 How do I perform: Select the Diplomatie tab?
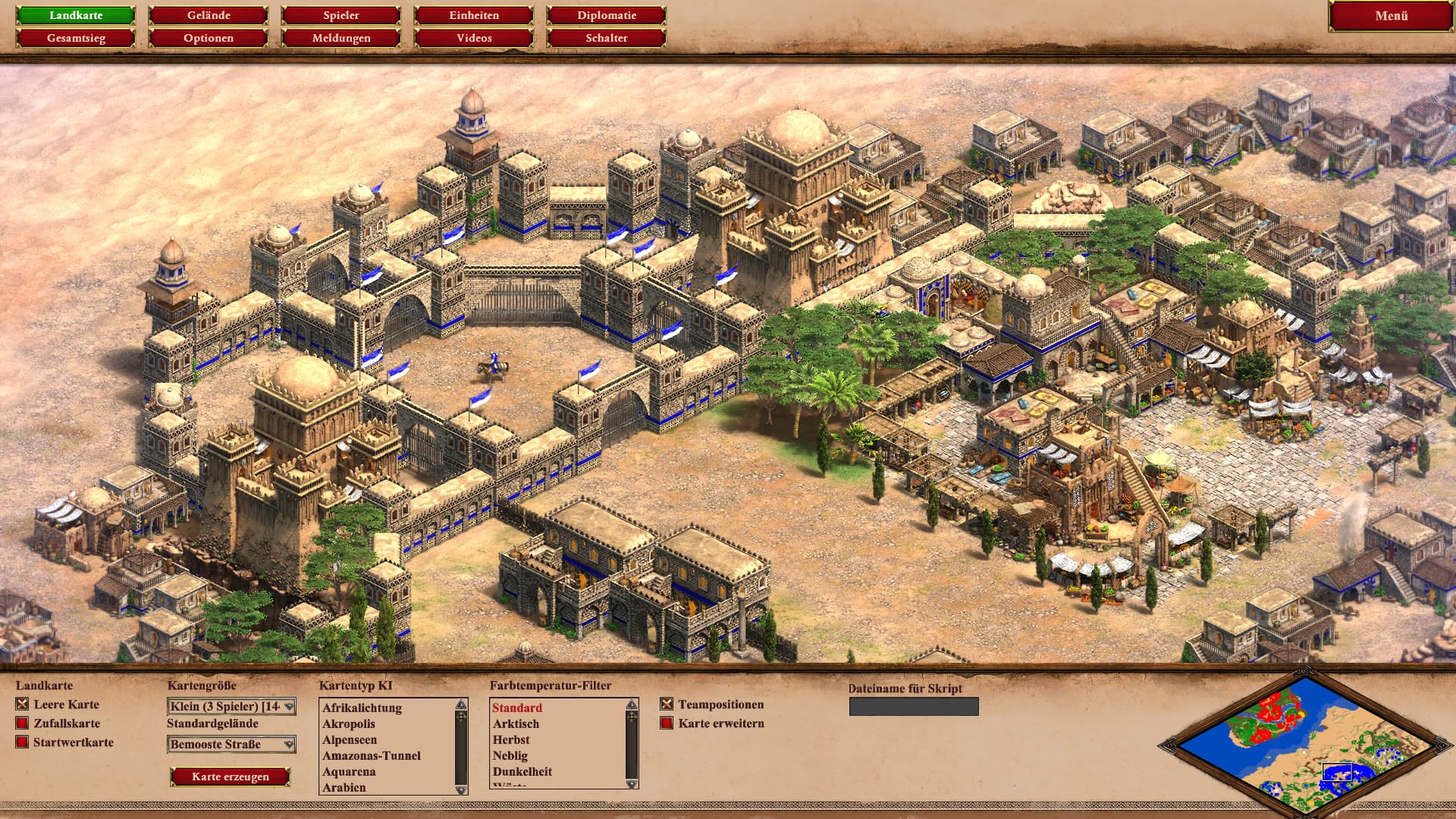(607, 15)
